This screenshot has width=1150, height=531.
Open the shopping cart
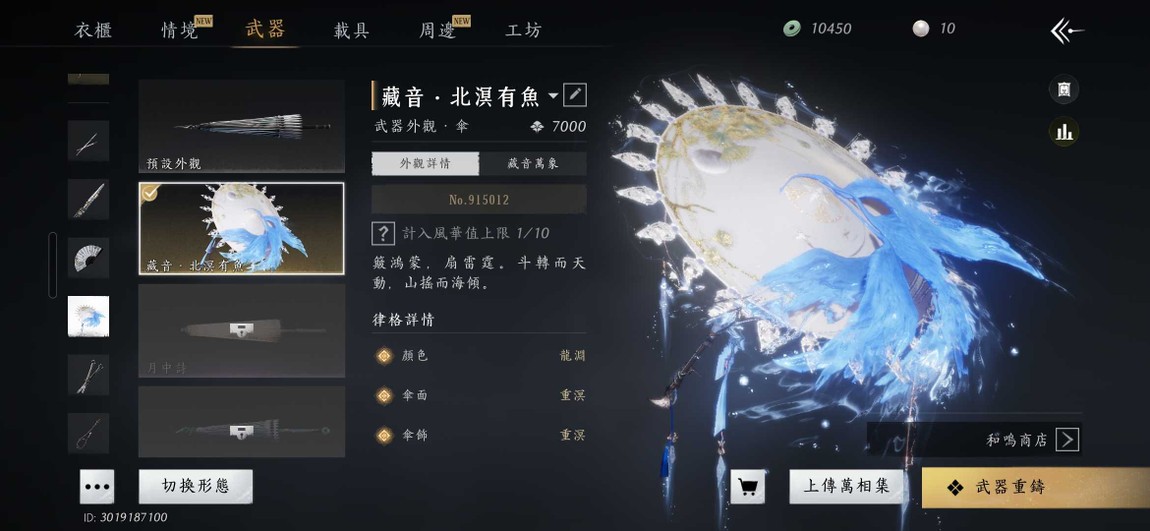point(747,487)
